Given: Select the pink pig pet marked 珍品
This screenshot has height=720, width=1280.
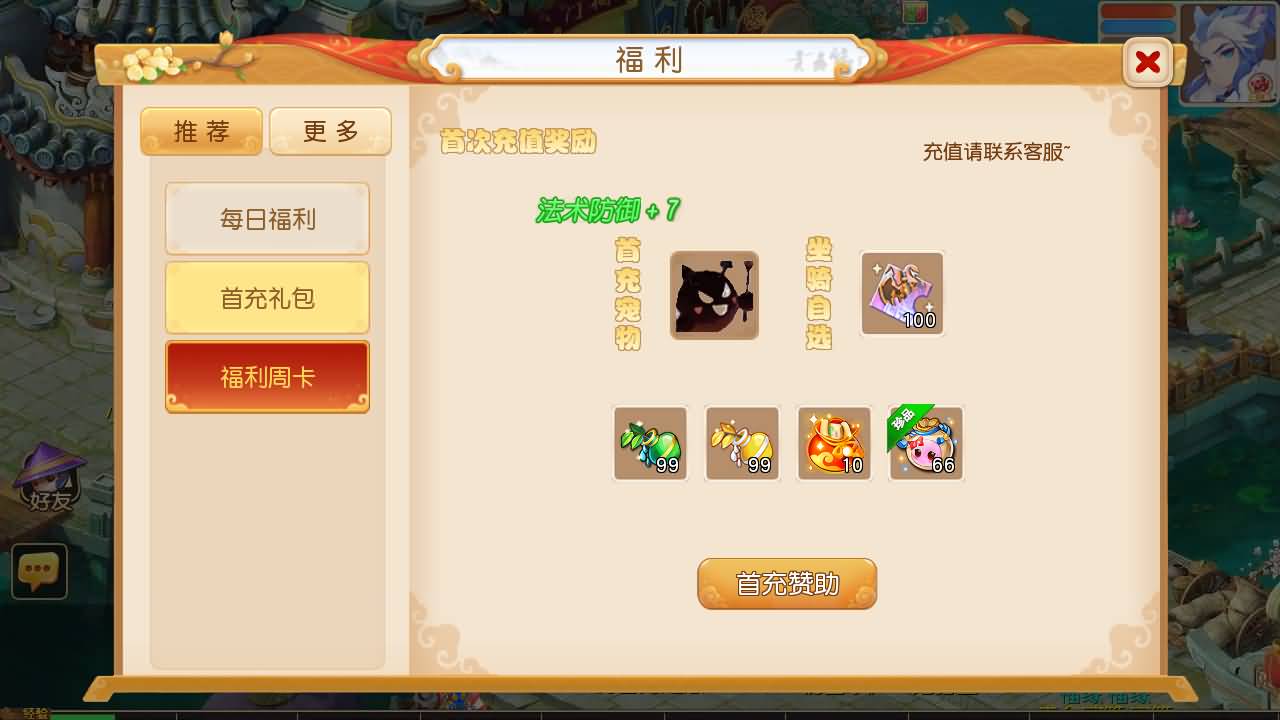Looking at the screenshot, I should 926,443.
